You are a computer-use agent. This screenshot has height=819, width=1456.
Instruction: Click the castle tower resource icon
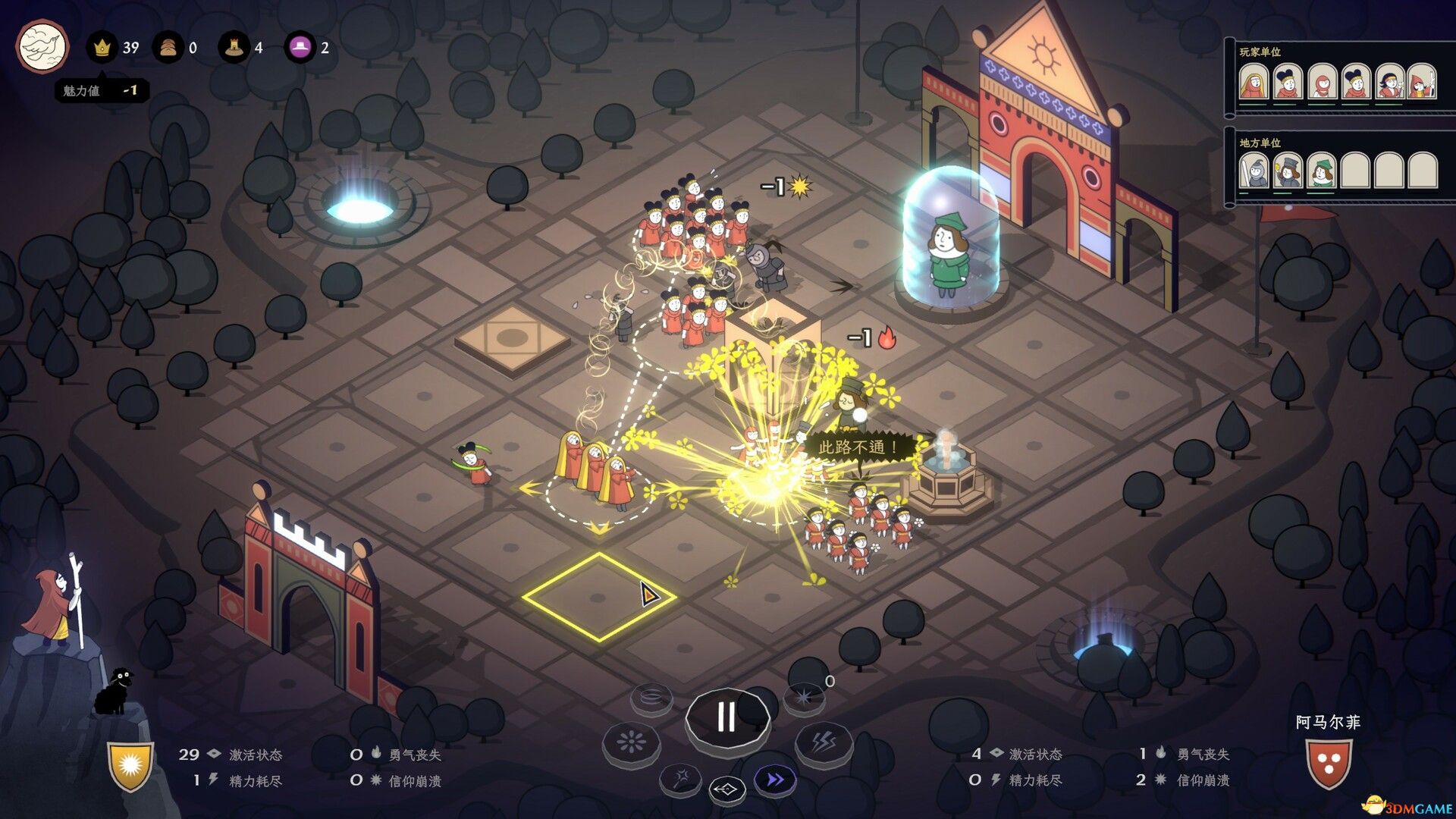click(234, 48)
